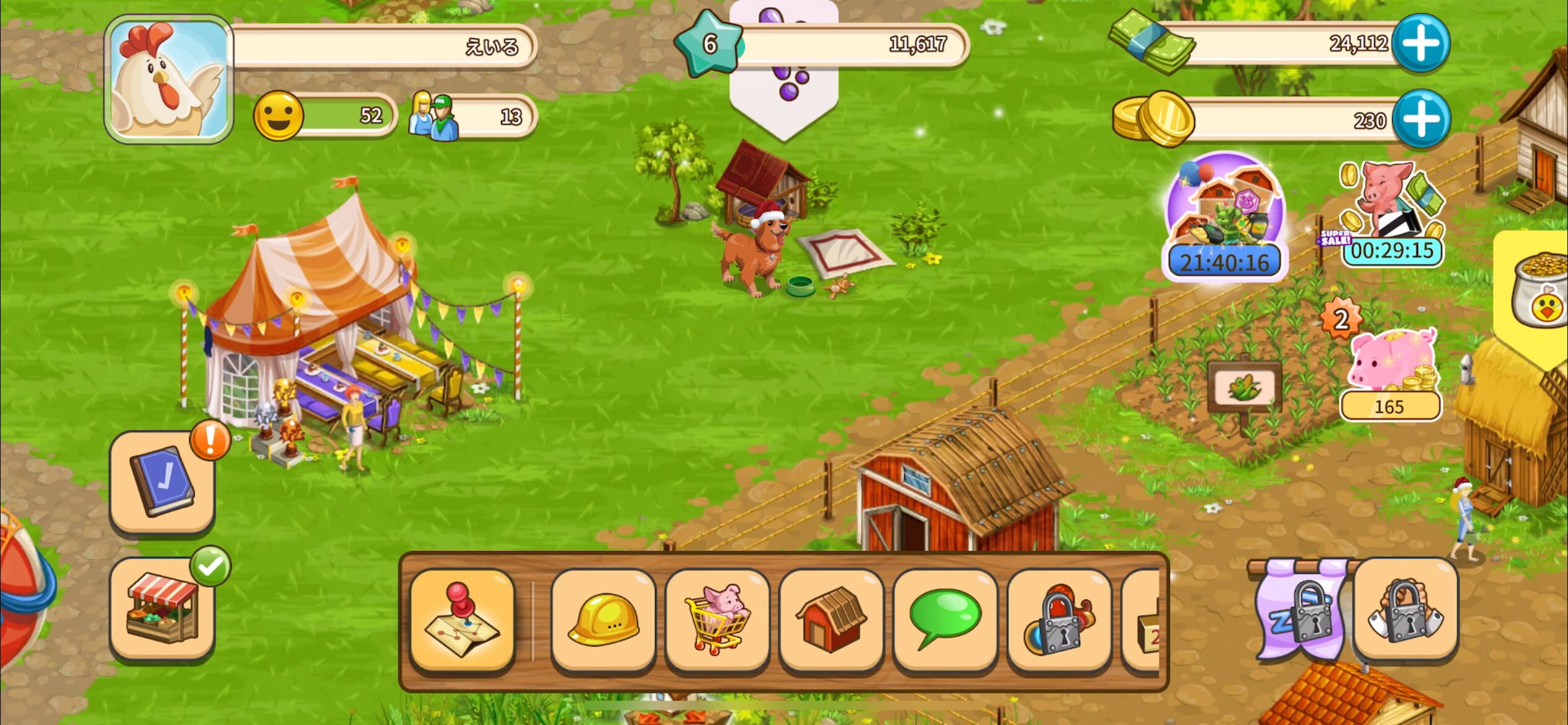Open the market stall icon
The image size is (1568, 725).
[162, 609]
